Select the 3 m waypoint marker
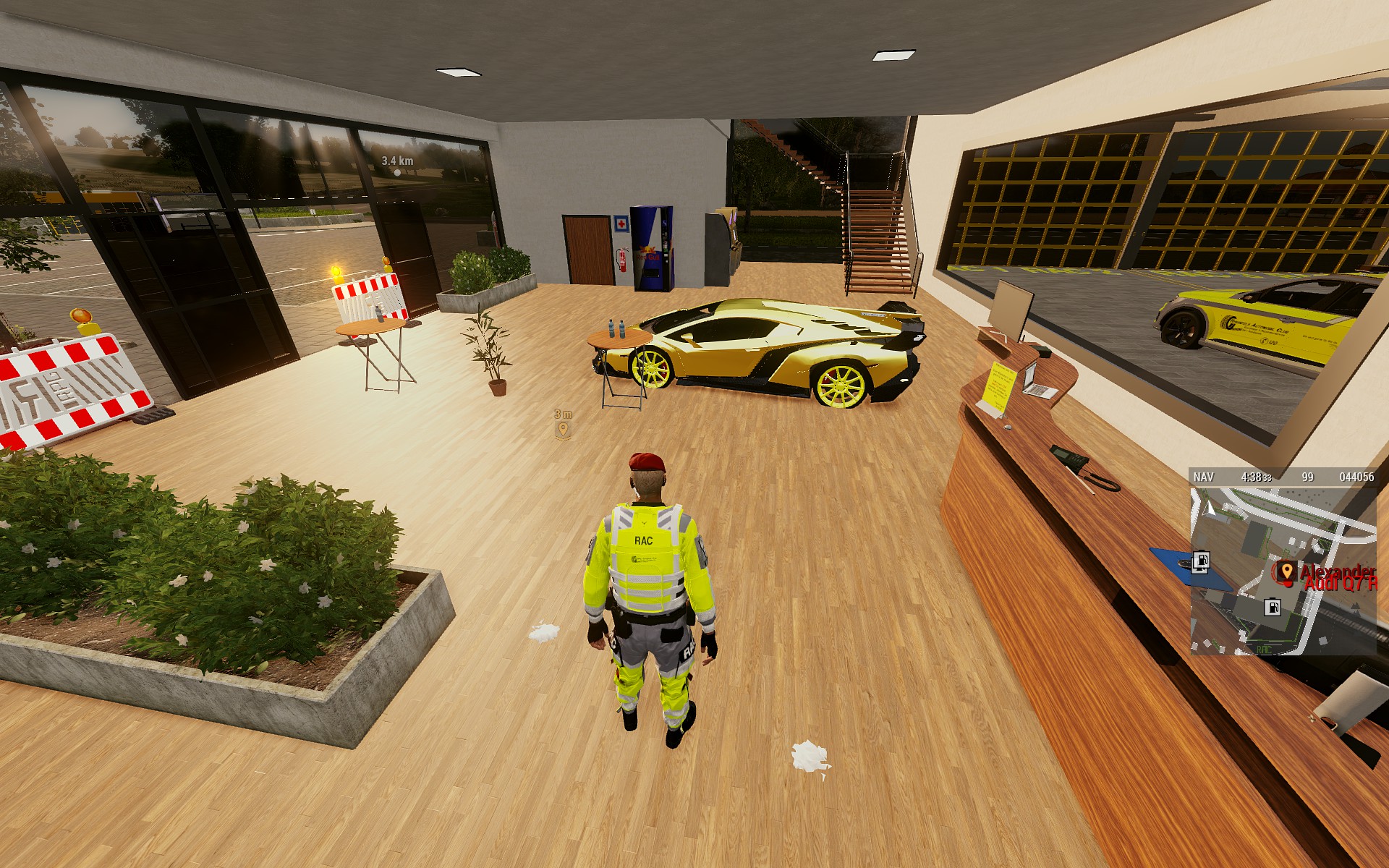This screenshot has height=868, width=1389. (563, 430)
